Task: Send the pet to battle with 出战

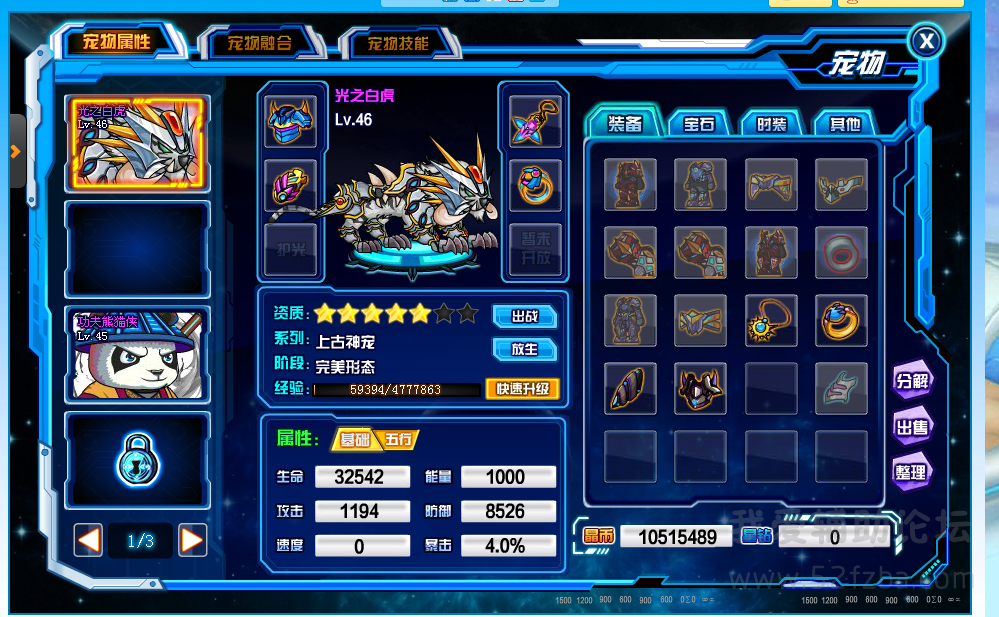Action: (x=524, y=316)
